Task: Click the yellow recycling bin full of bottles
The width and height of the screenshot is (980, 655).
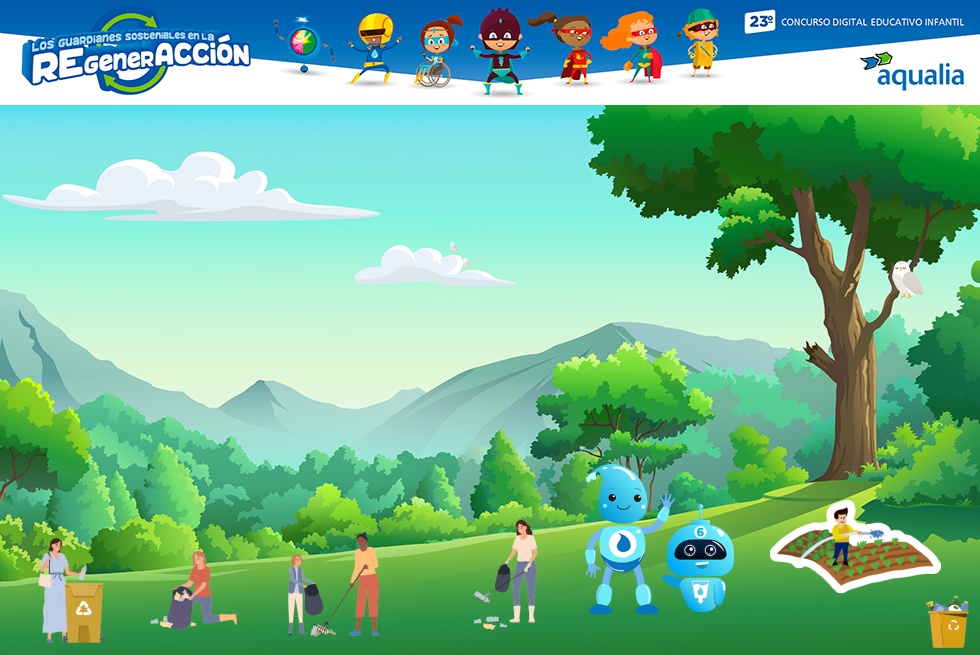Action: coord(947,624)
